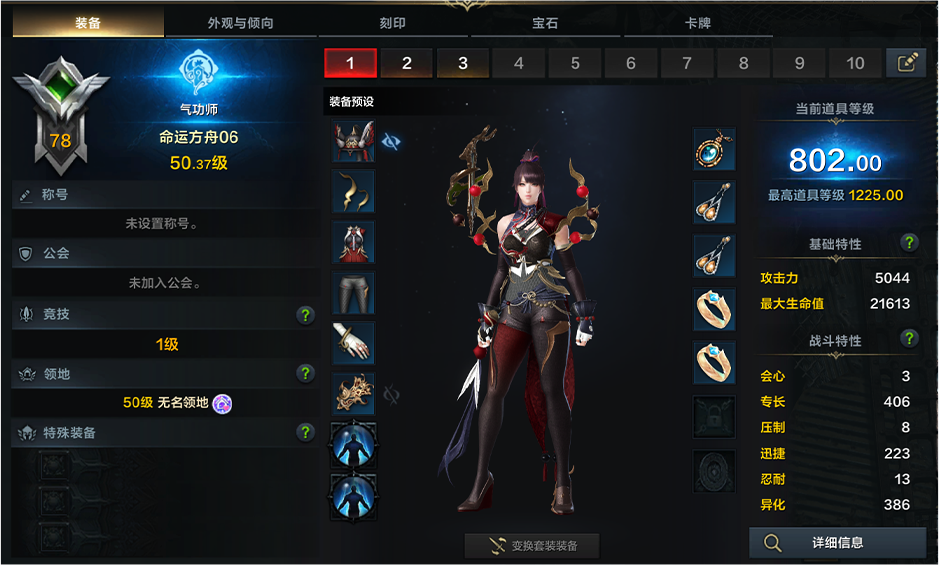Choose equipment preset 2
939x565 pixels.
point(407,63)
